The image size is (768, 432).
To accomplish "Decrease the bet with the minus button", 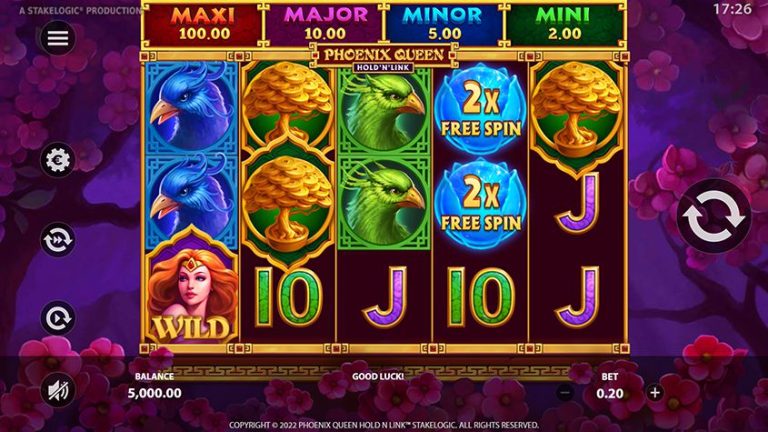I will coord(565,393).
